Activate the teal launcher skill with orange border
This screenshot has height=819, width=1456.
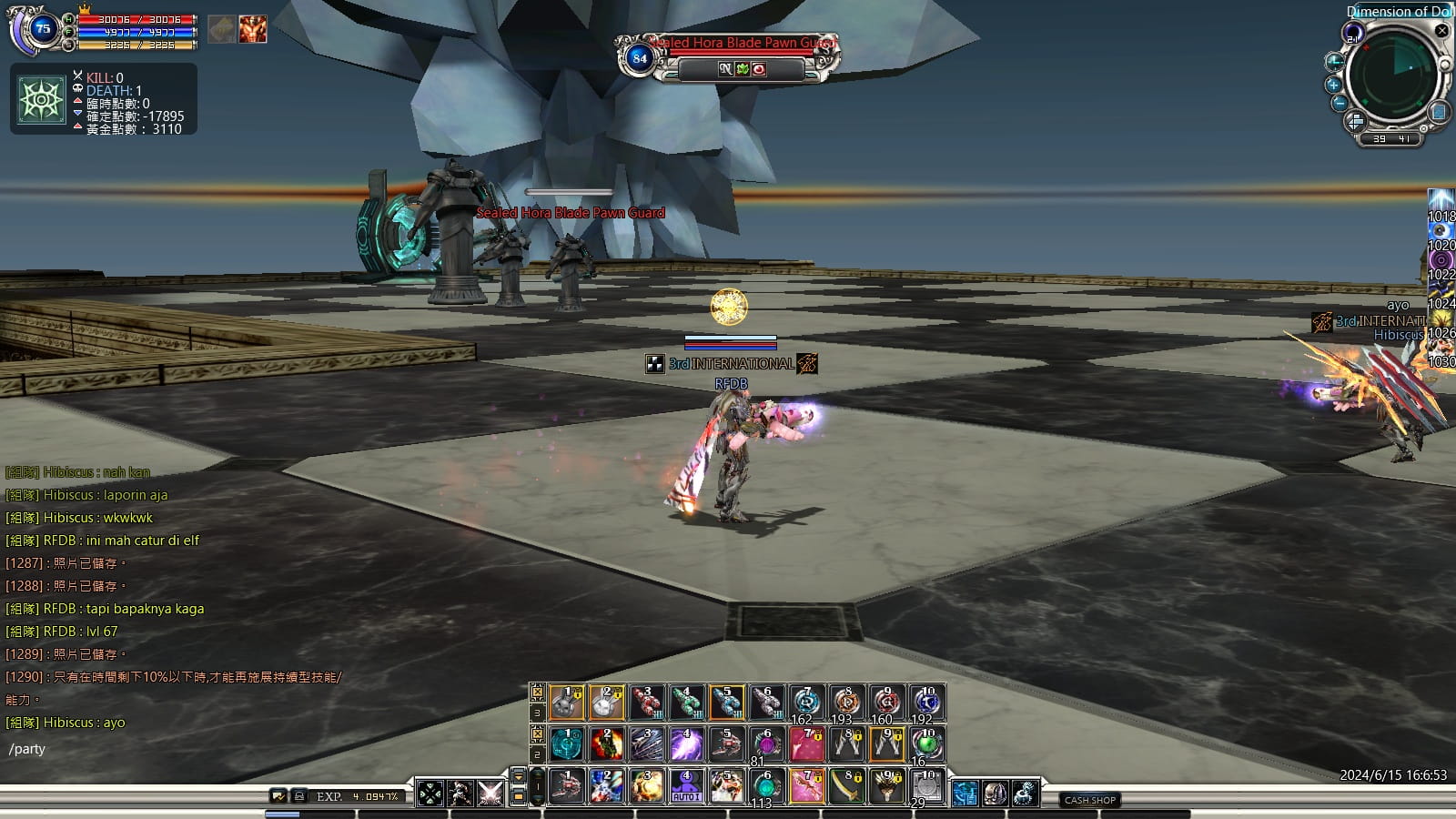tap(726, 703)
